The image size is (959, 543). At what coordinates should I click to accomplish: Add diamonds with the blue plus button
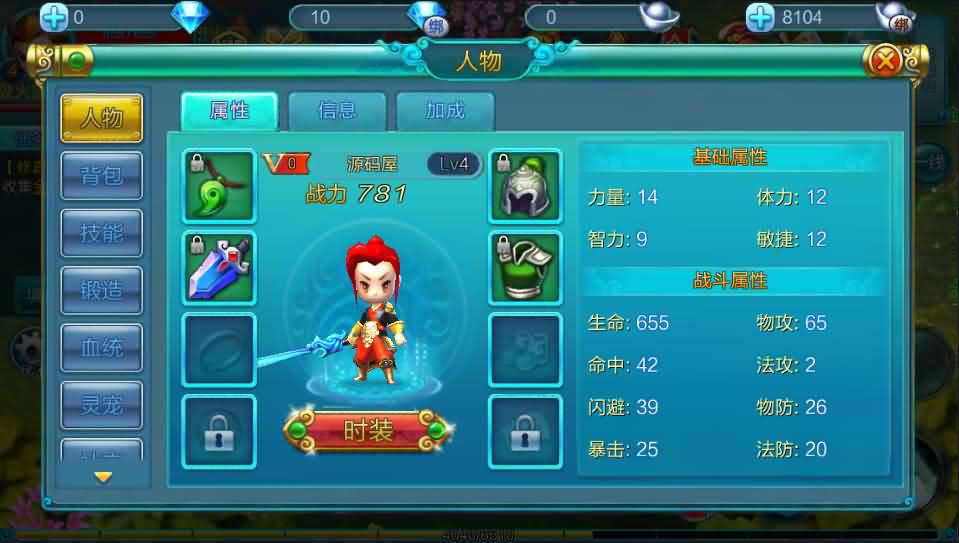[54, 17]
